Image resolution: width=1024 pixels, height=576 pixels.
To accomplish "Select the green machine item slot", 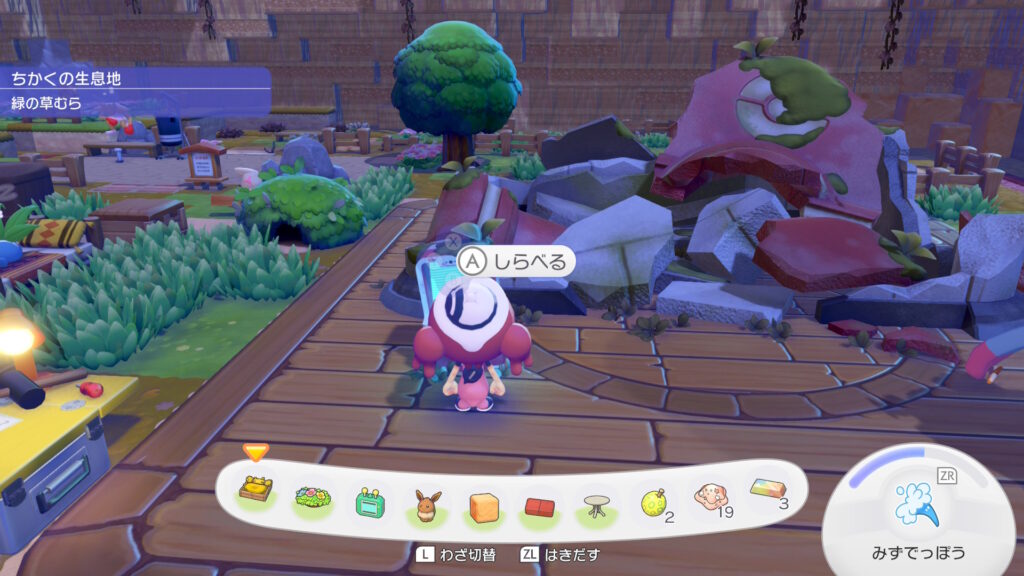I will point(370,501).
